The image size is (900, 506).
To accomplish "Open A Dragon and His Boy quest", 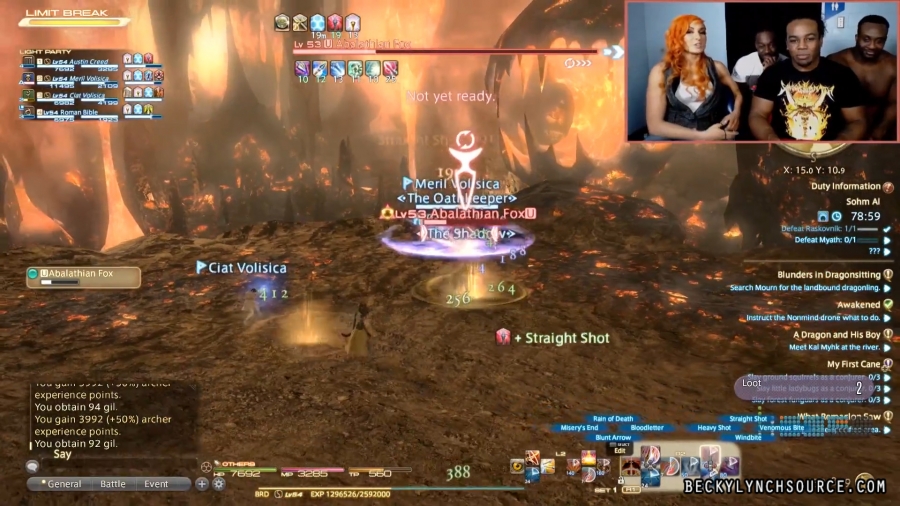I will click(837, 335).
